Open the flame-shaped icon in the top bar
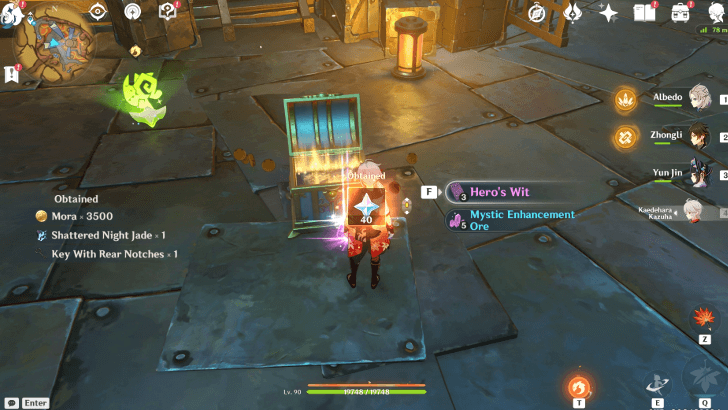Image resolution: width=728 pixels, height=410 pixels. [572, 12]
